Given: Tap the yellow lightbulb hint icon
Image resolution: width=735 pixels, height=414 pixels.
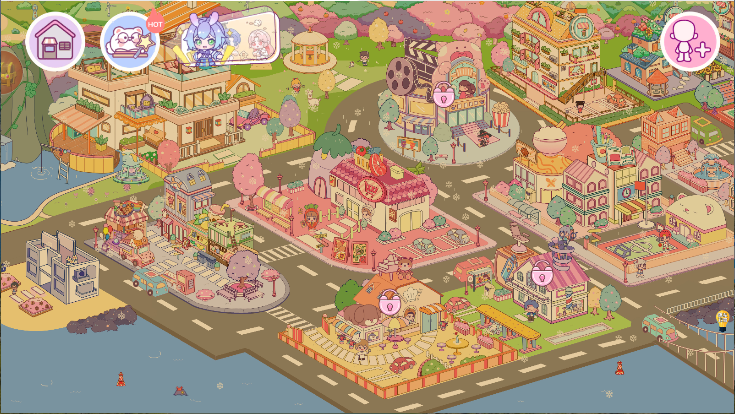Looking at the screenshot, I should pos(722,319).
